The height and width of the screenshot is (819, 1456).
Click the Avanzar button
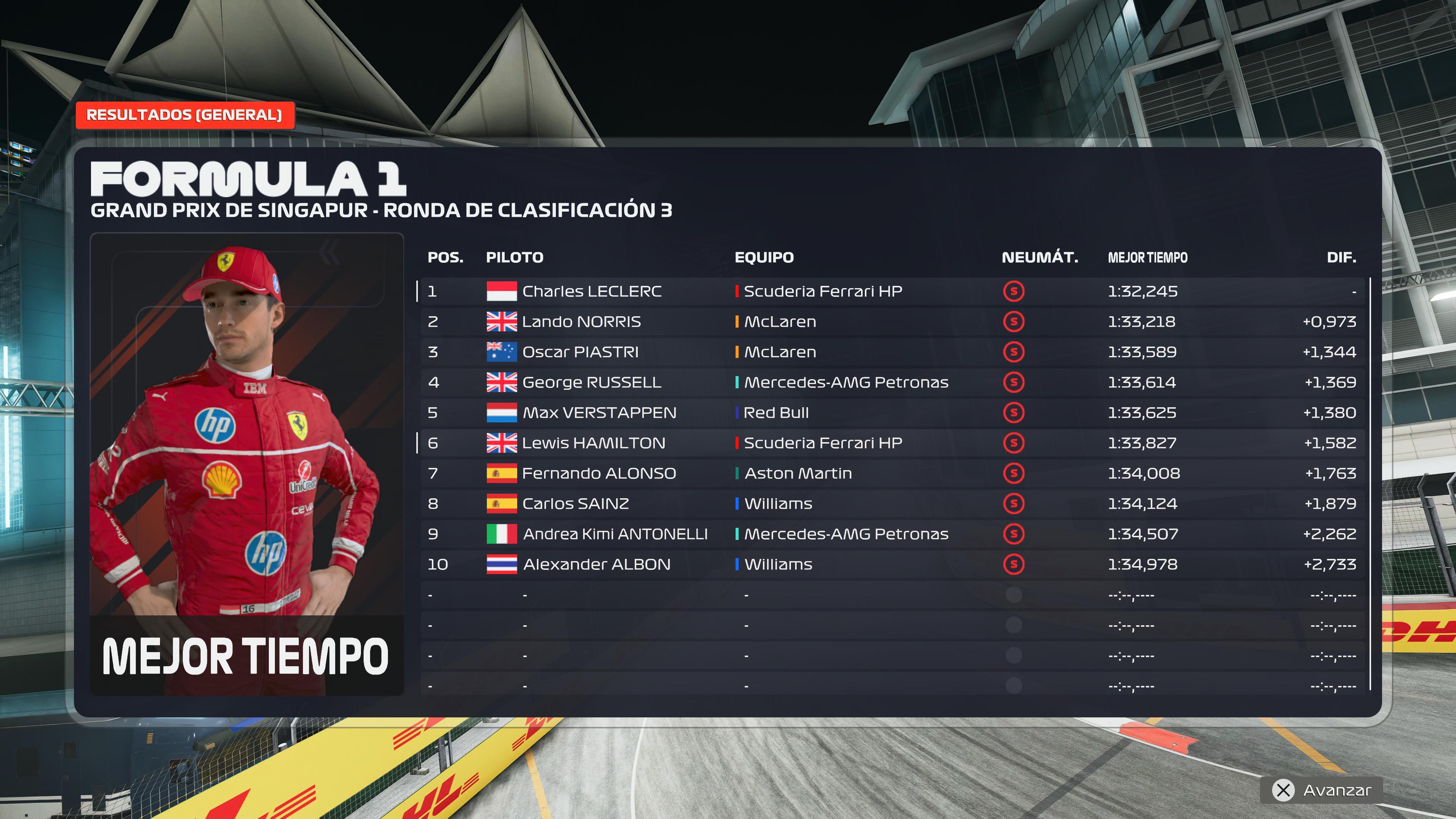pyautogui.click(x=1321, y=789)
